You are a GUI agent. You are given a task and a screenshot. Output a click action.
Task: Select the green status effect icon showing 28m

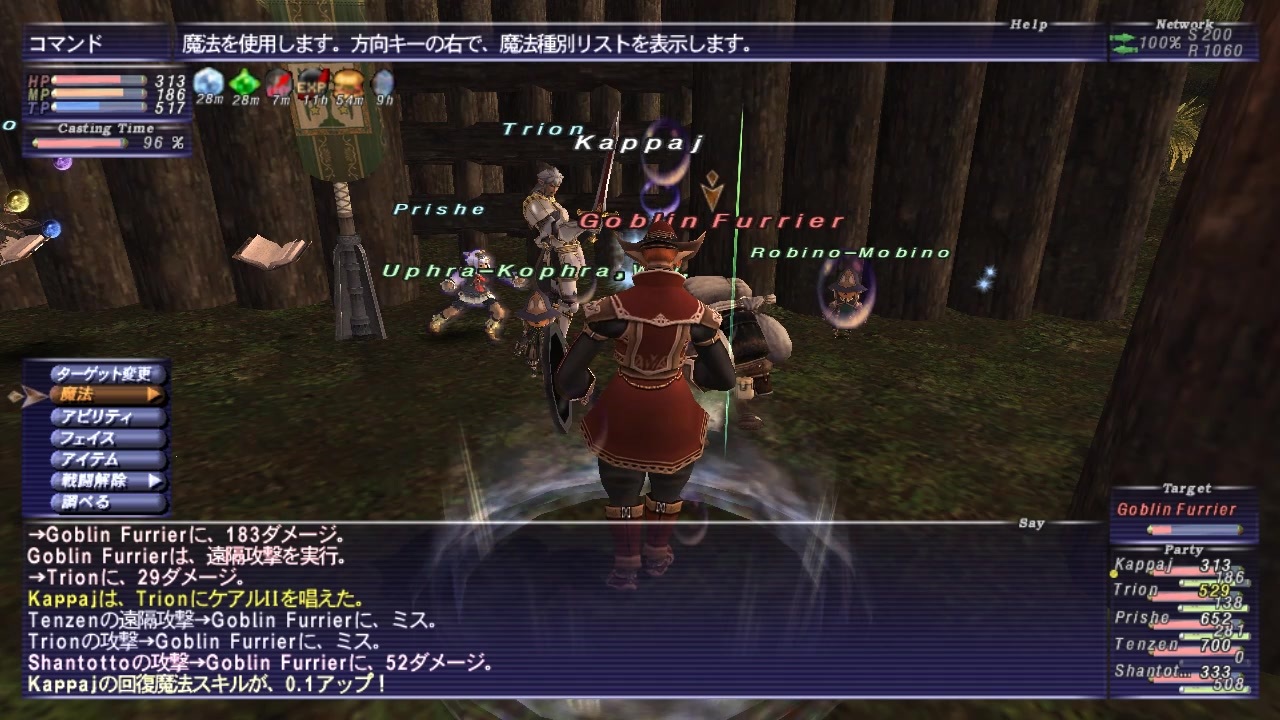click(243, 80)
